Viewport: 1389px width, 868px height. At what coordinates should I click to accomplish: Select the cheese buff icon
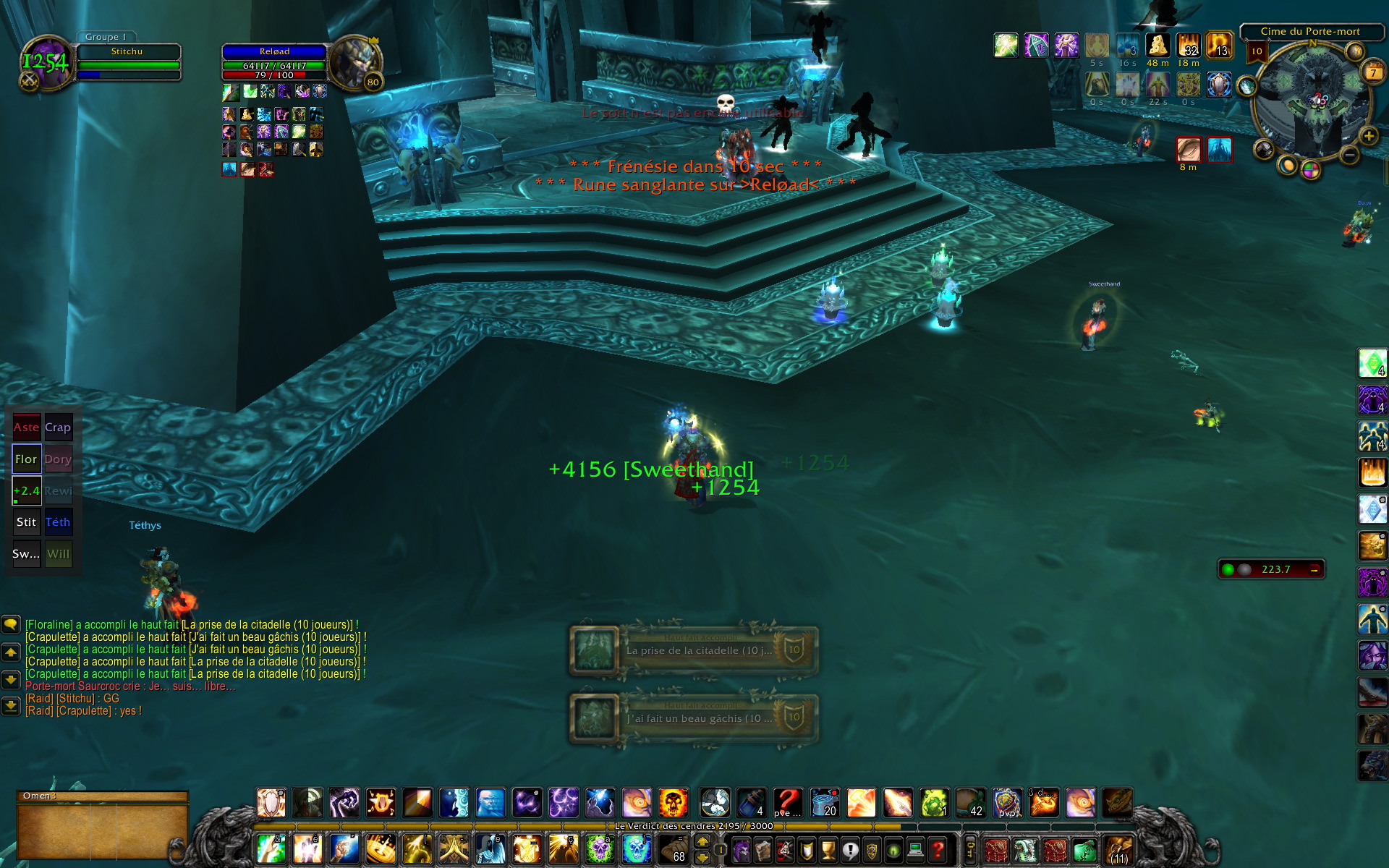(x=1157, y=46)
